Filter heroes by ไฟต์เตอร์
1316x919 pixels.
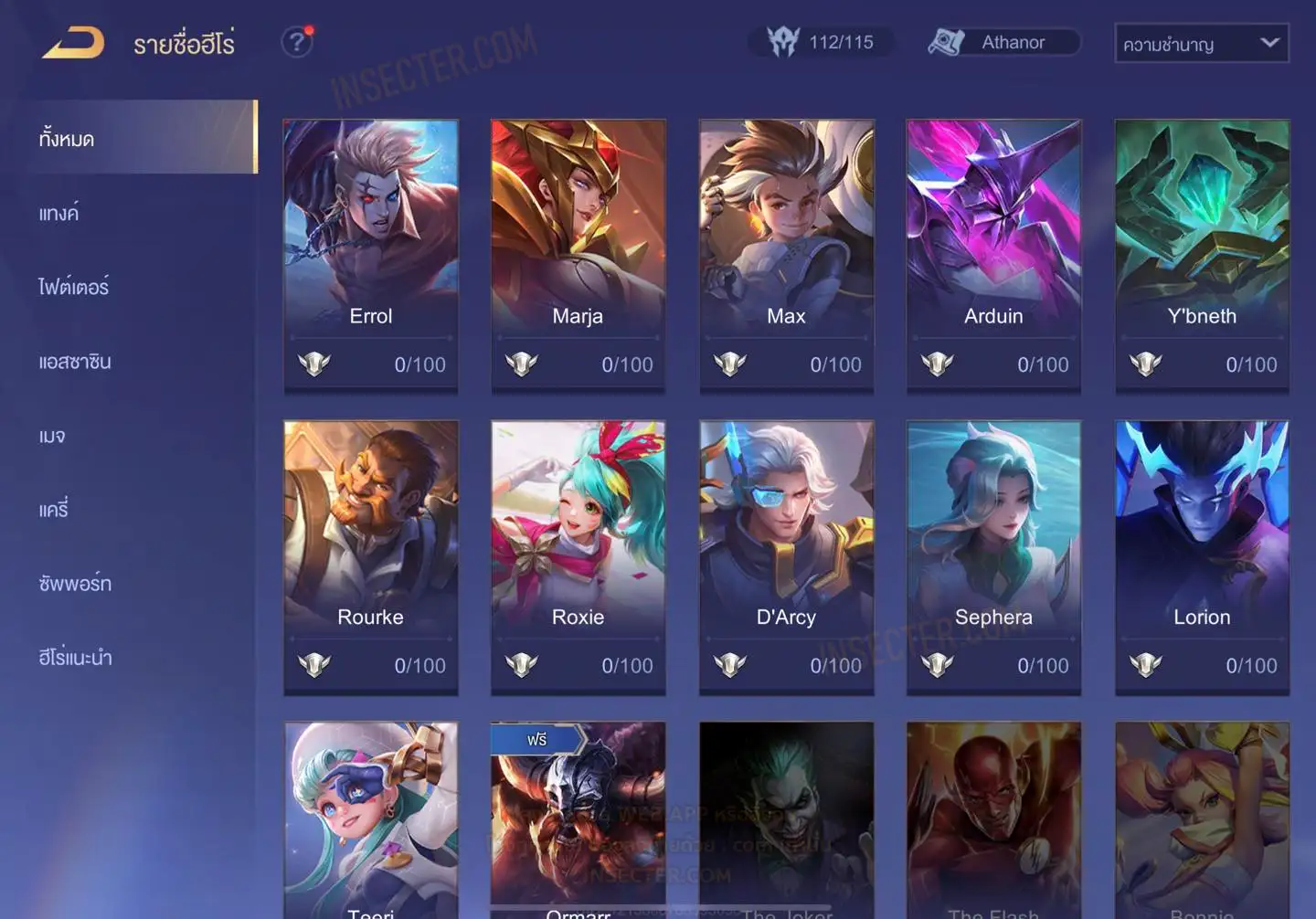click(x=74, y=288)
